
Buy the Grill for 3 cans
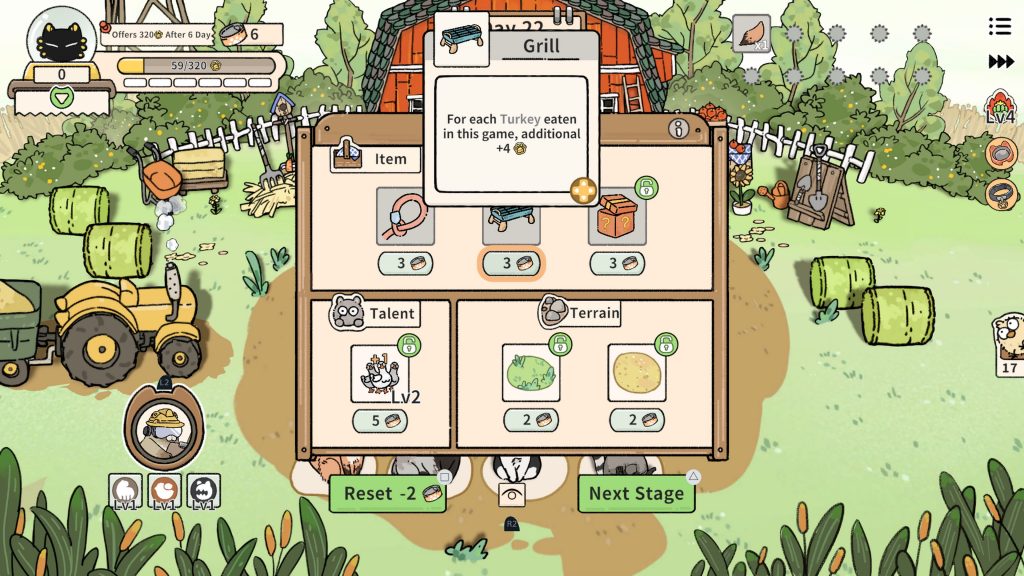tap(511, 264)
